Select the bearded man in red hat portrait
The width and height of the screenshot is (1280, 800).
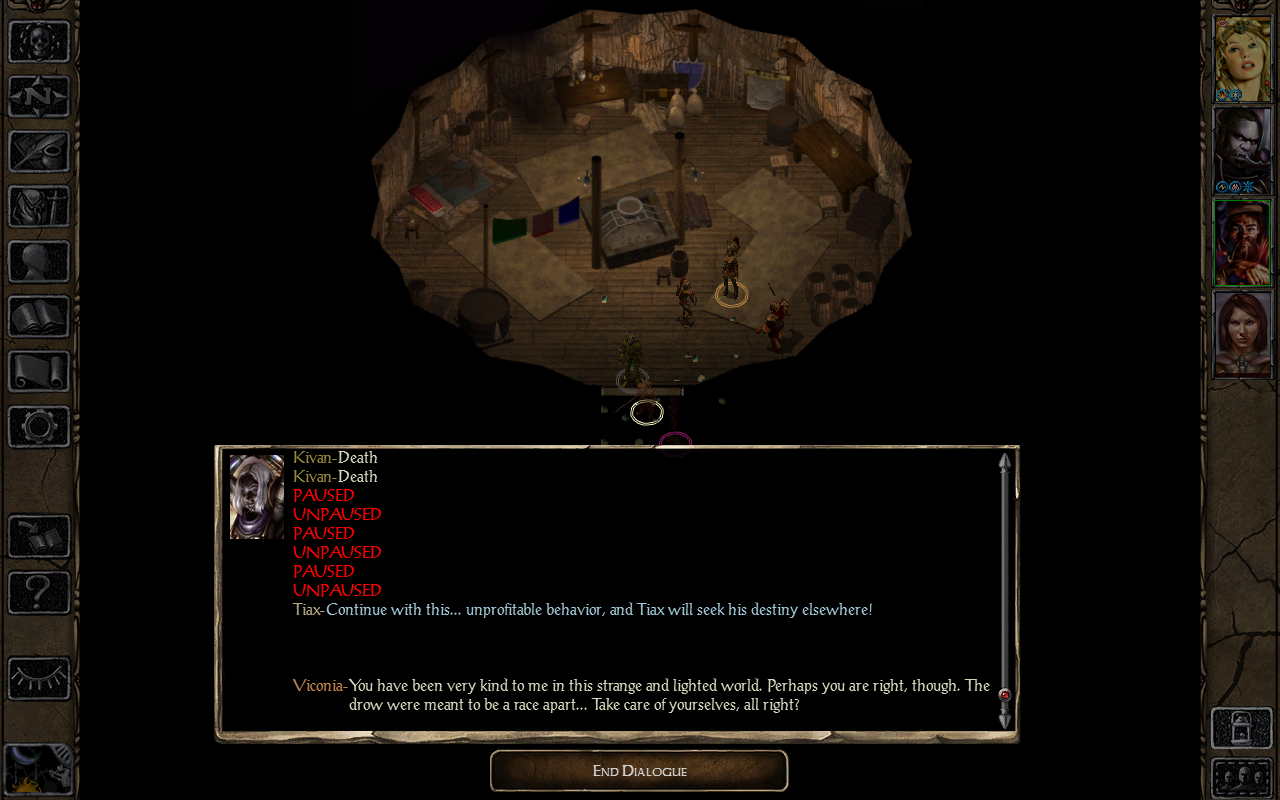coord(1242,242)
